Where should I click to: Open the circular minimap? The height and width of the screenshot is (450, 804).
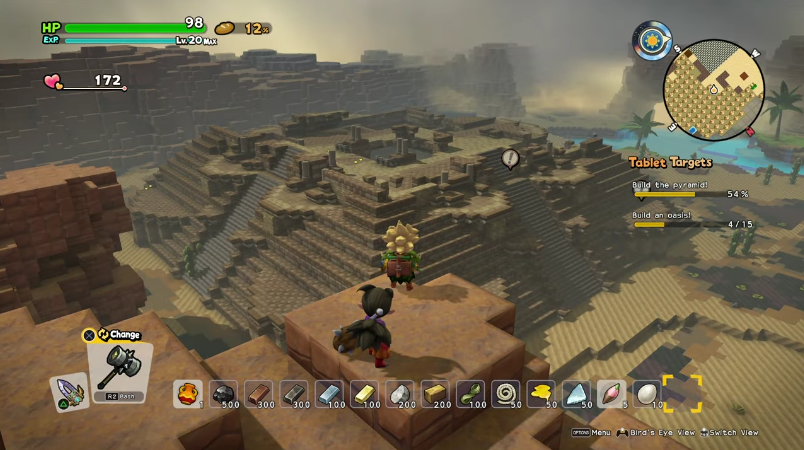pos(713,89)
